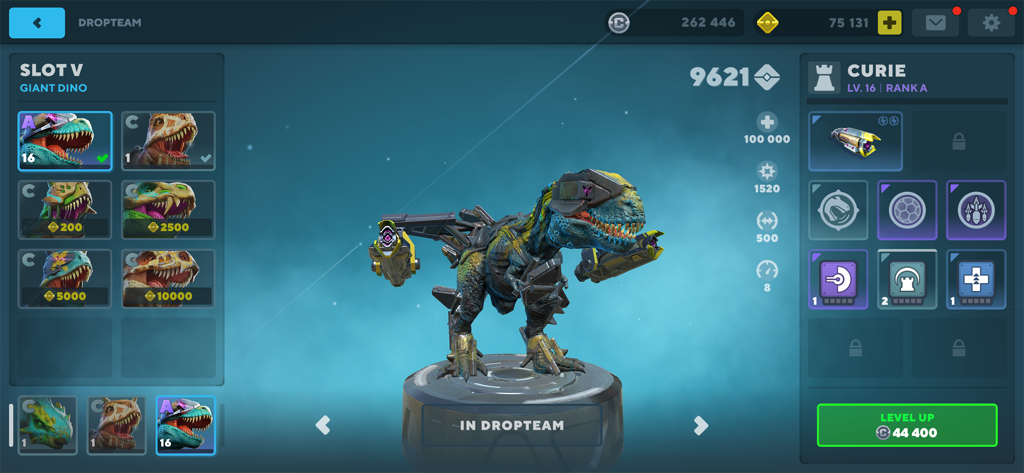Open the mail inbox envelope
1024x473 pixels.
(935, 23)
